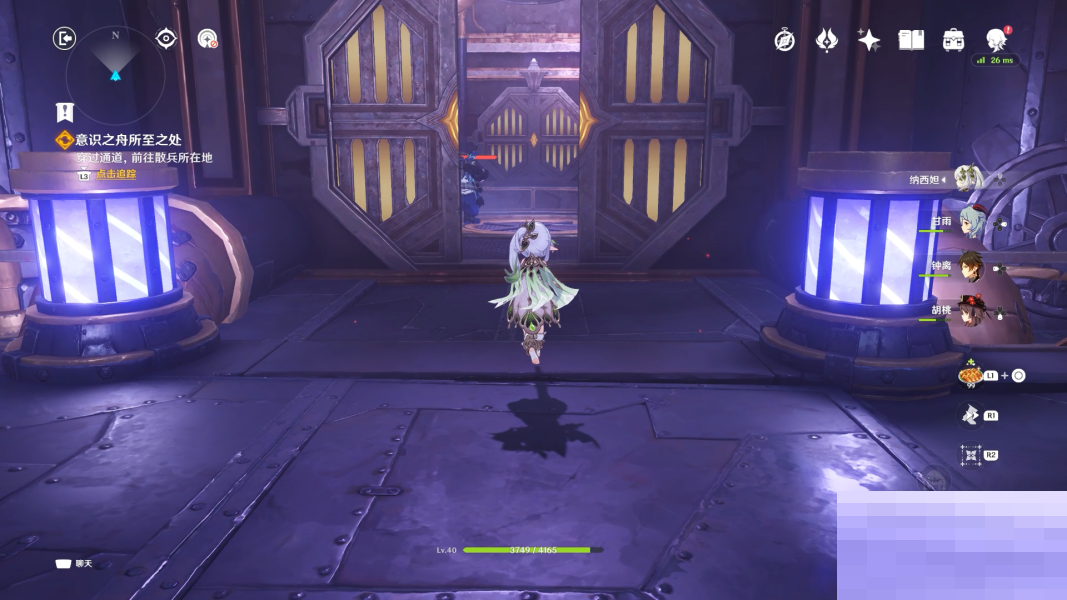Use the food dish quick item
1067x600 pixels.
[968, 376]
